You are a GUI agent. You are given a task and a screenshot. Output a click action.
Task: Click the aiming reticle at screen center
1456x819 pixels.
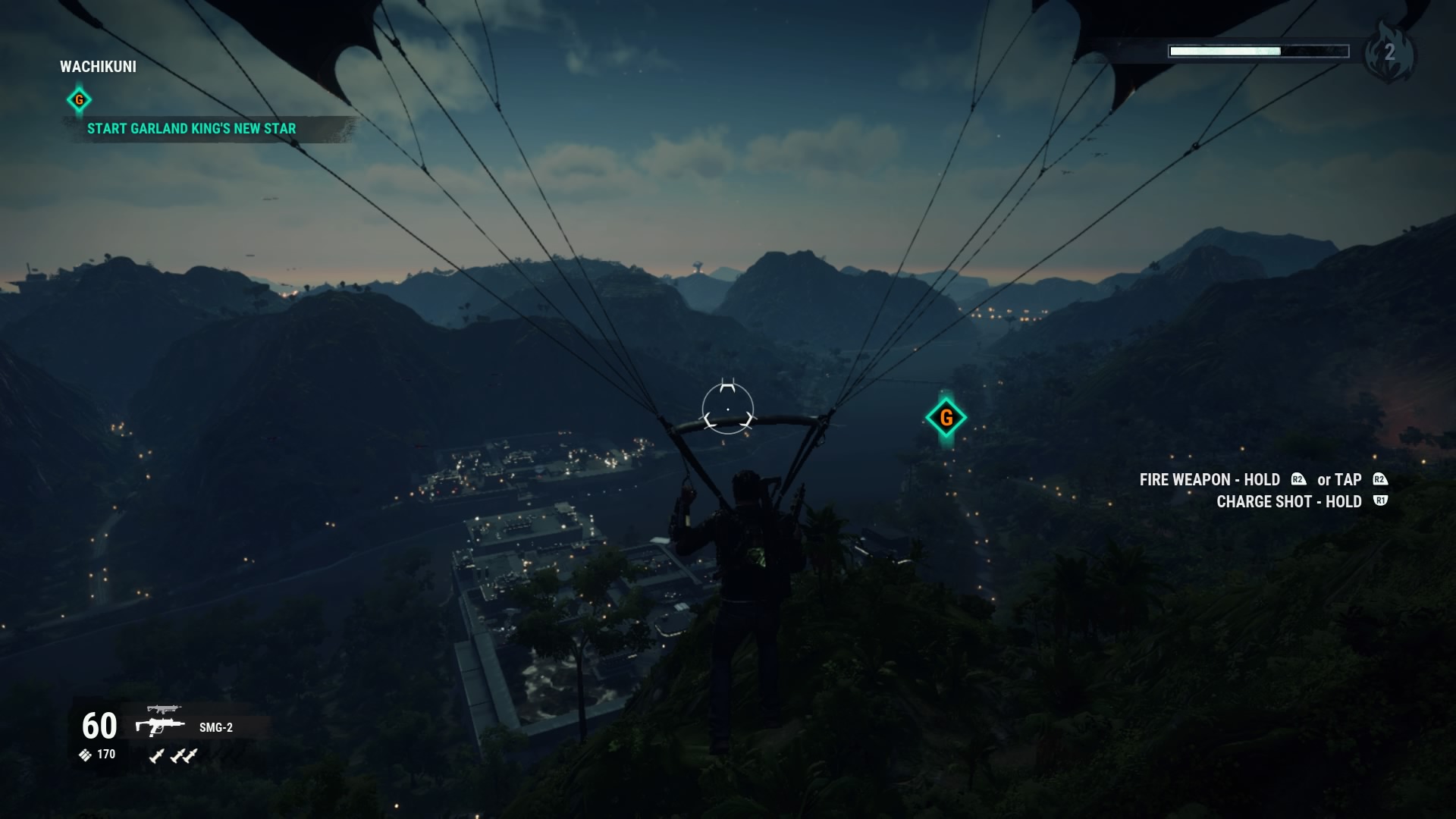pyautogui.click(x=728, y=409)
